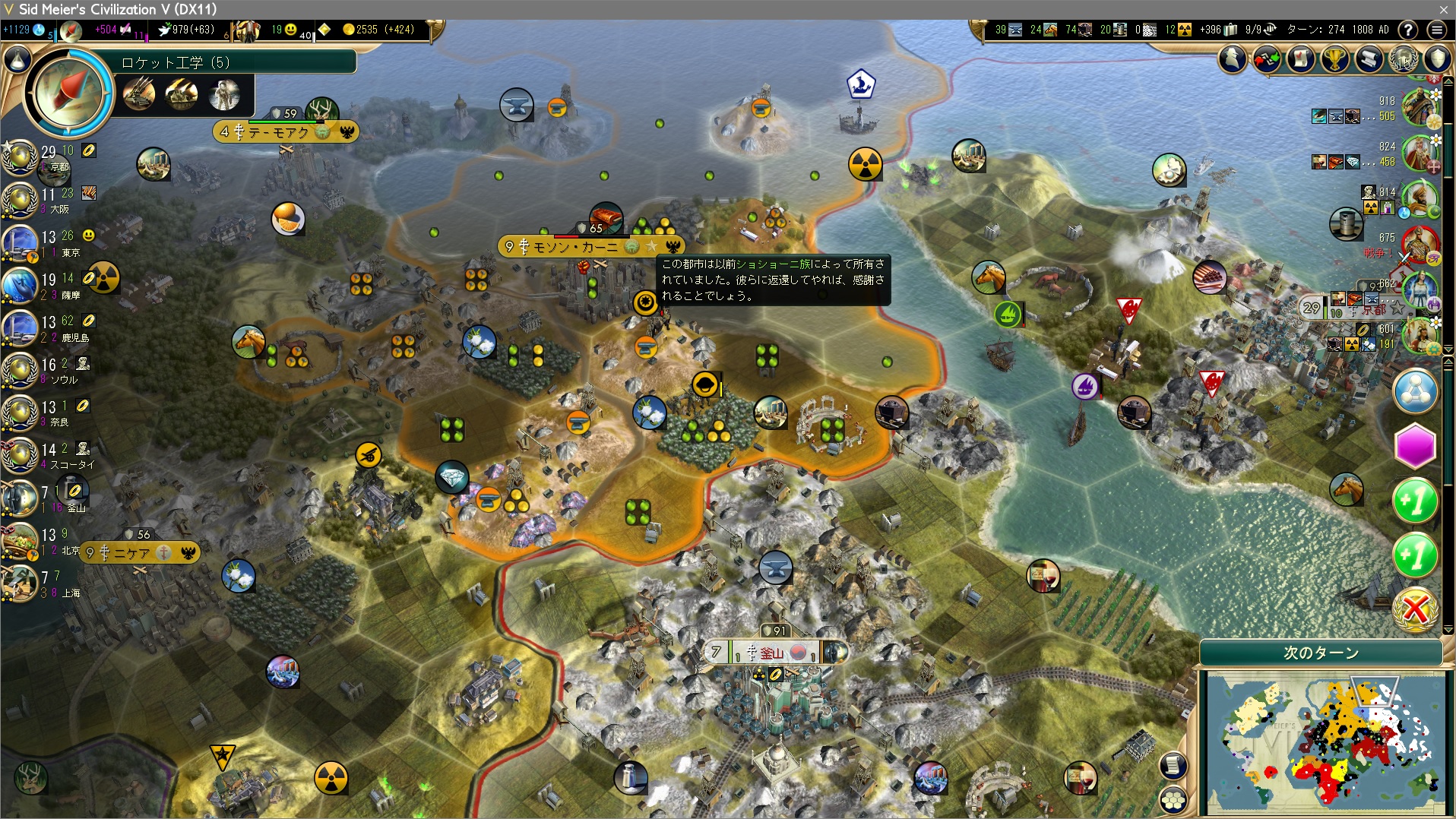Viewport: 1456px width, 819px height.
Task: Open the Civilopedia question mark help
Action: (x=1408, y=30)
